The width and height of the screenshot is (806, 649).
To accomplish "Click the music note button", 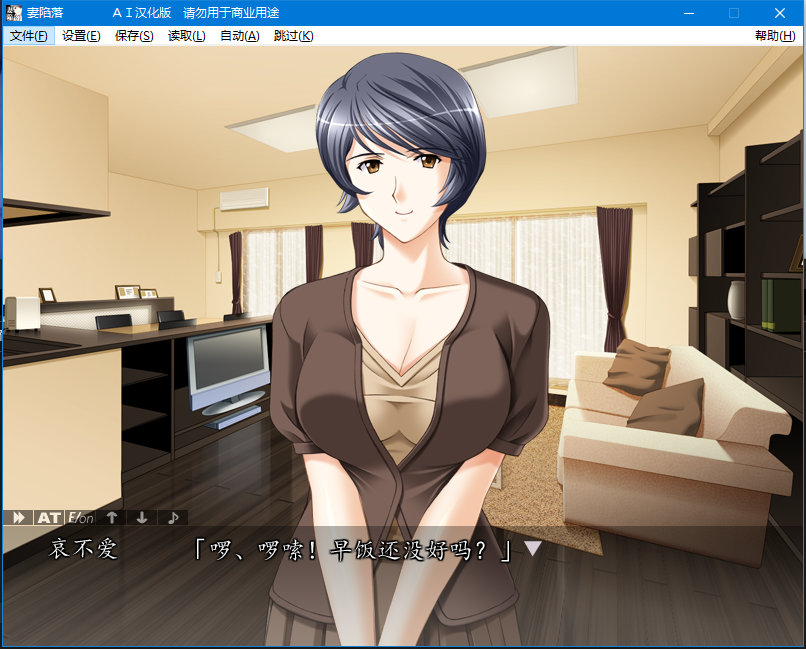I will point(173,517).
